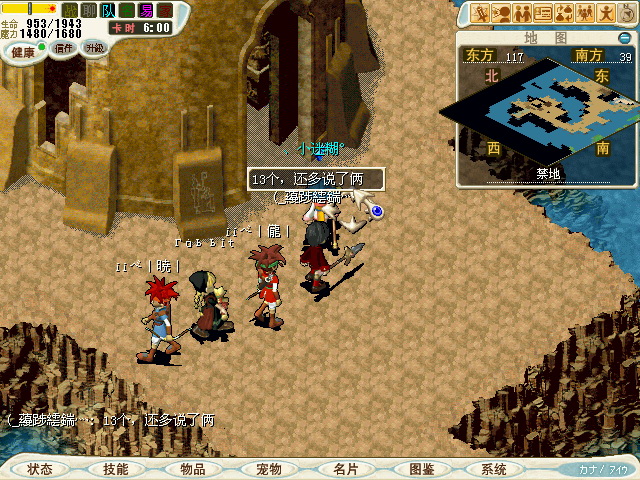Open the 名片 name card menu
640x480 pixels.
coord(345,469)
